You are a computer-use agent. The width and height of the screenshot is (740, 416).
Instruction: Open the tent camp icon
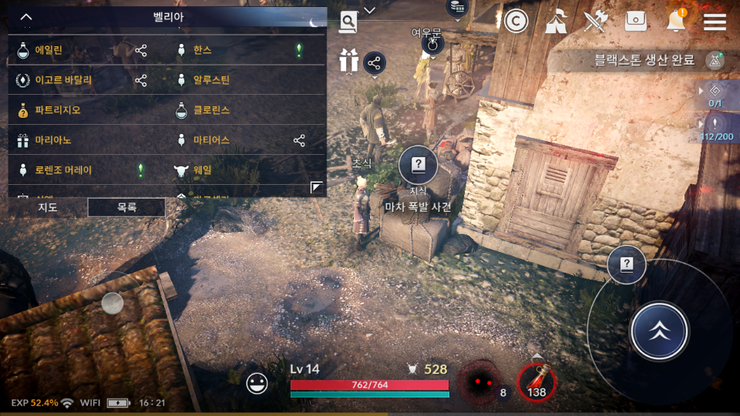pos(556,21)
